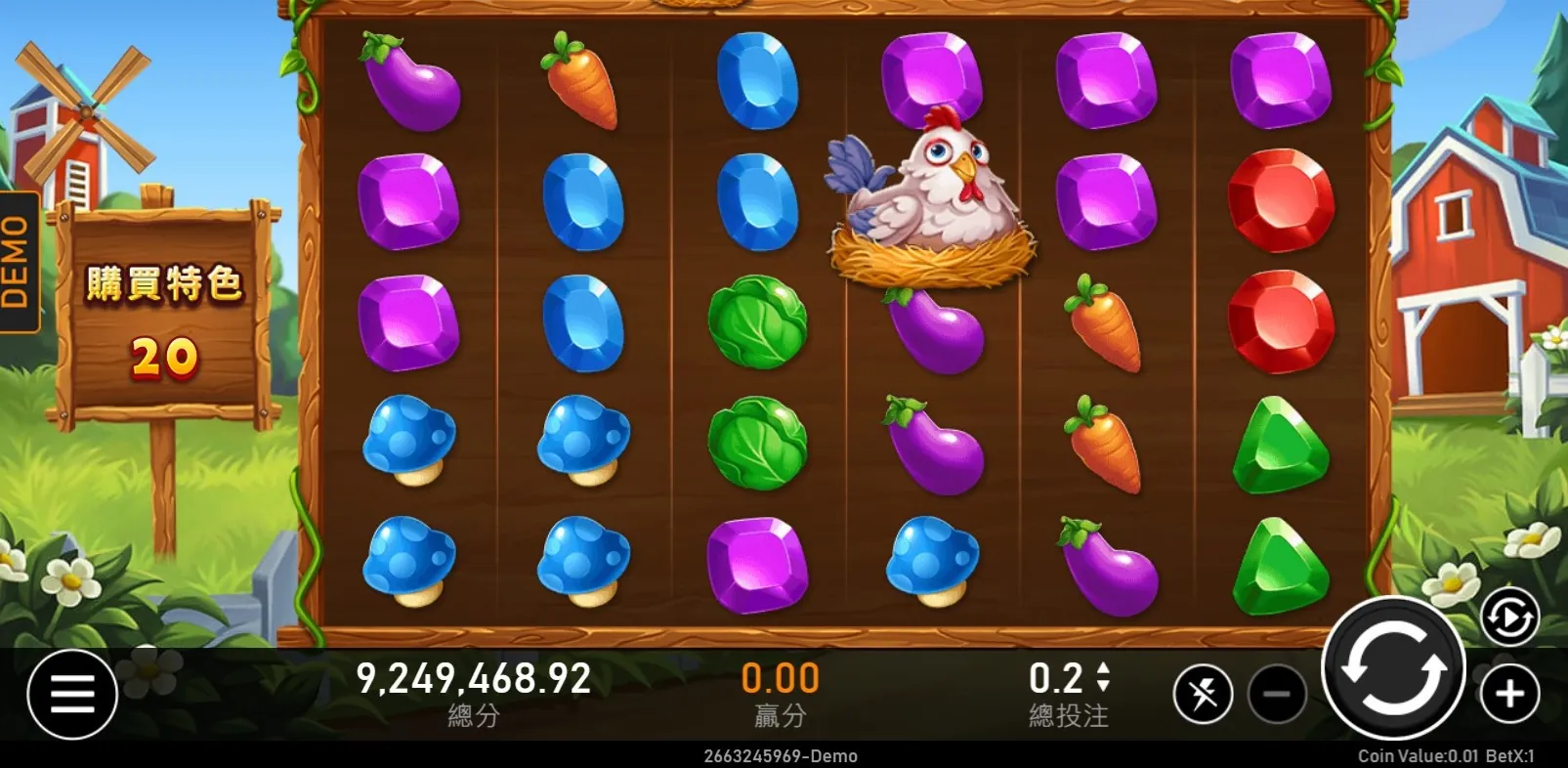Open the 0.2 total bet selector
1568x768 pixels.
tap(1069, 679)
